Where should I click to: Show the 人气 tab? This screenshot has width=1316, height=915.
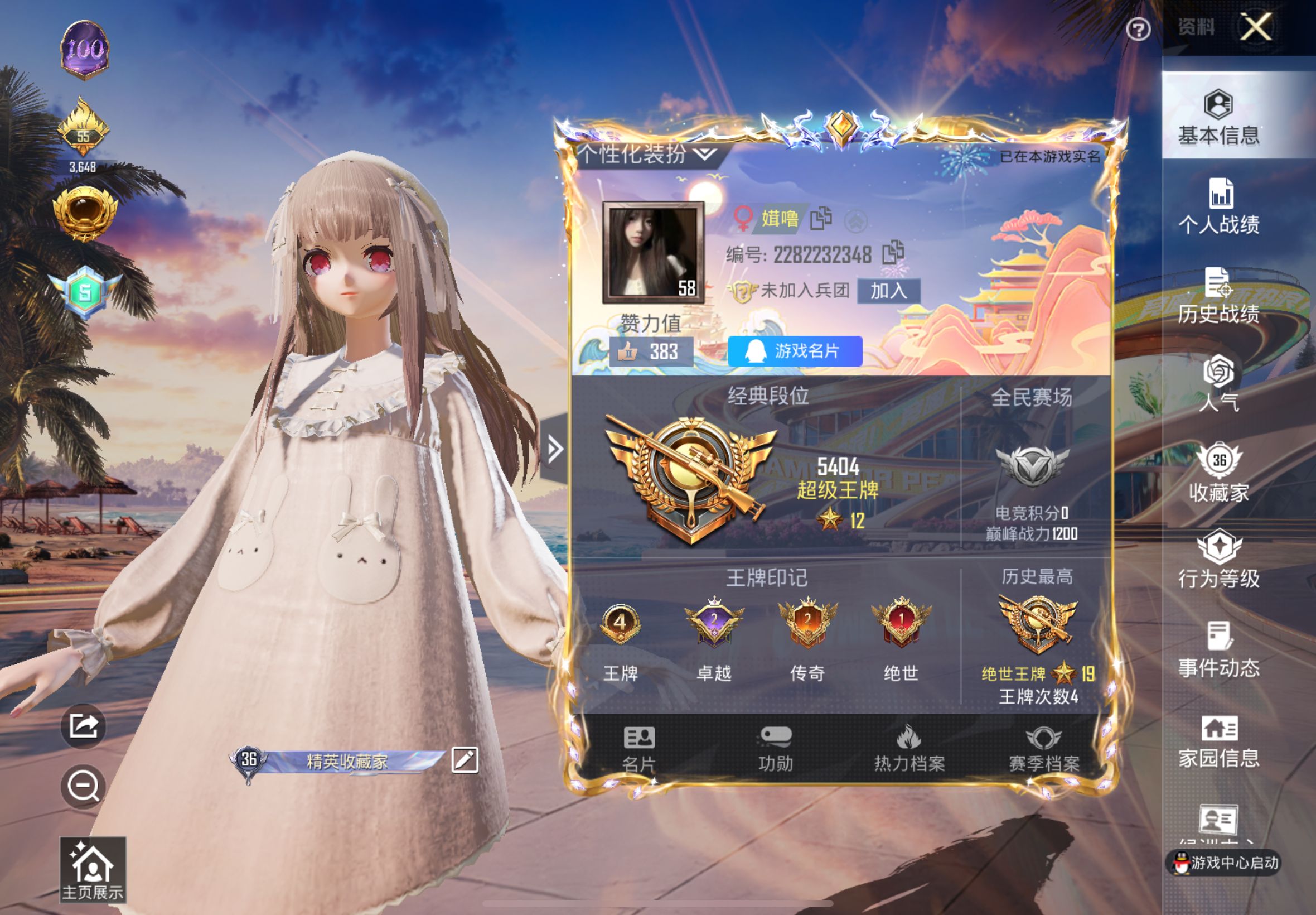[1218, 383]
